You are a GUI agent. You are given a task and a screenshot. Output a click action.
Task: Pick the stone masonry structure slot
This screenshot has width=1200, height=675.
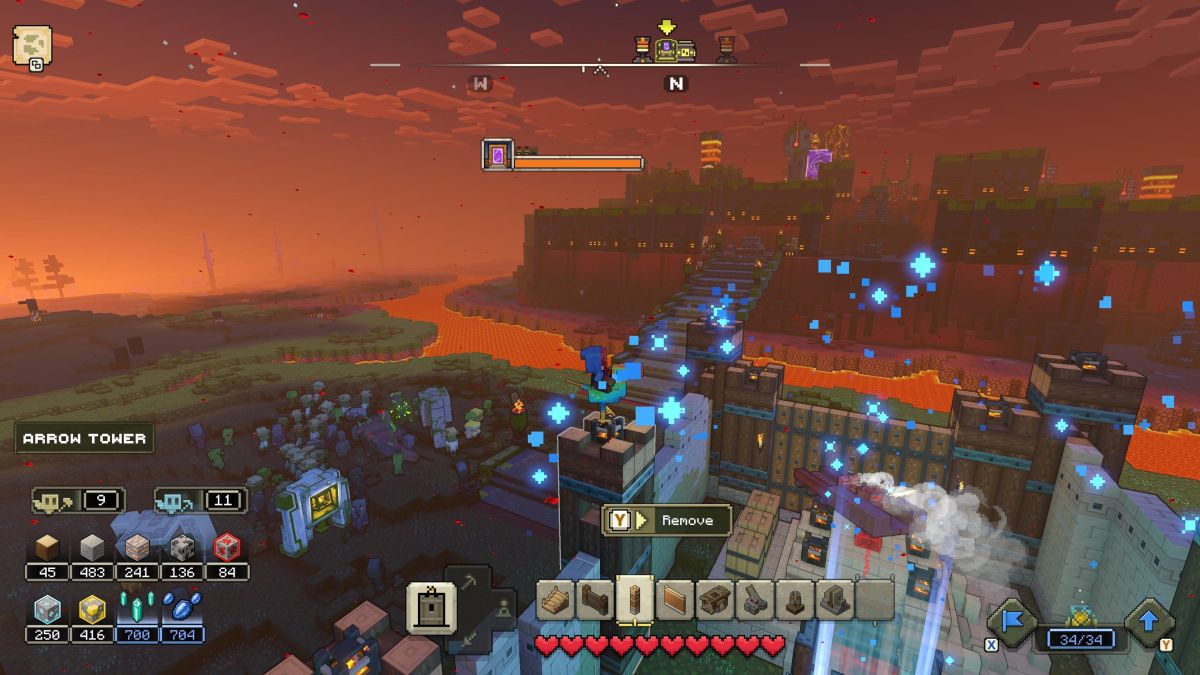834,600
